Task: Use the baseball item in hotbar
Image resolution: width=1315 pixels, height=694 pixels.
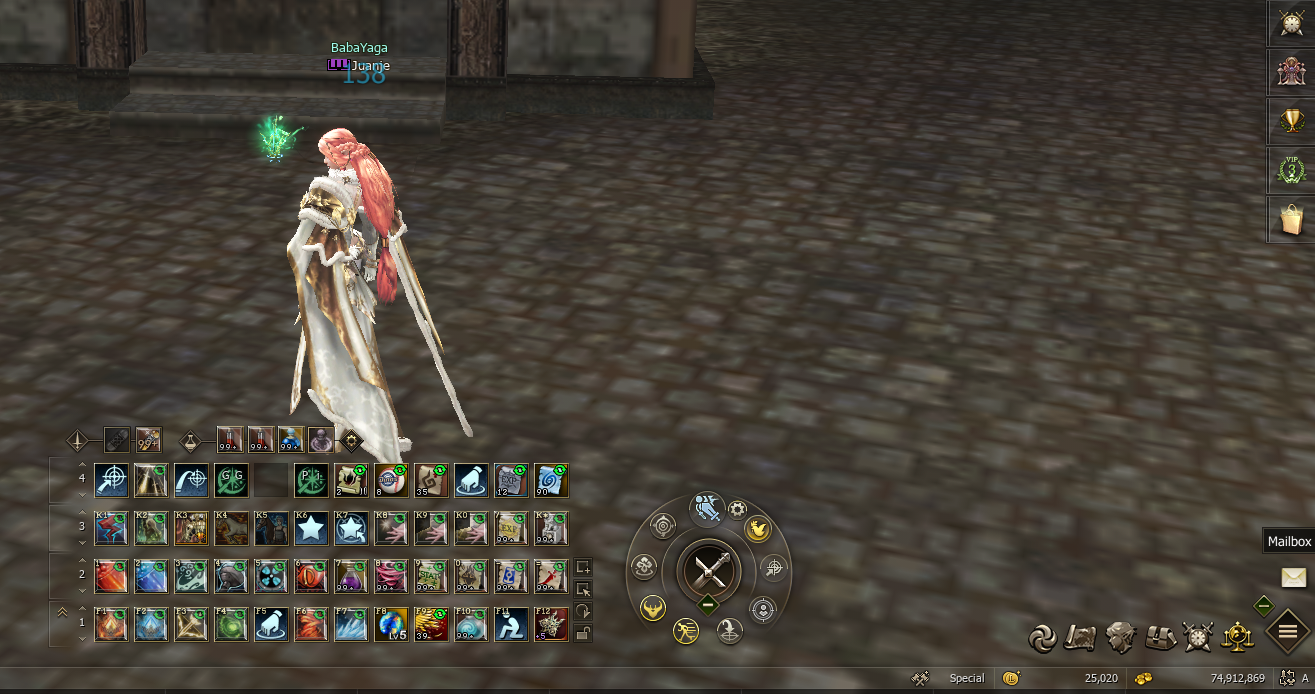Action: click(390, 480)
